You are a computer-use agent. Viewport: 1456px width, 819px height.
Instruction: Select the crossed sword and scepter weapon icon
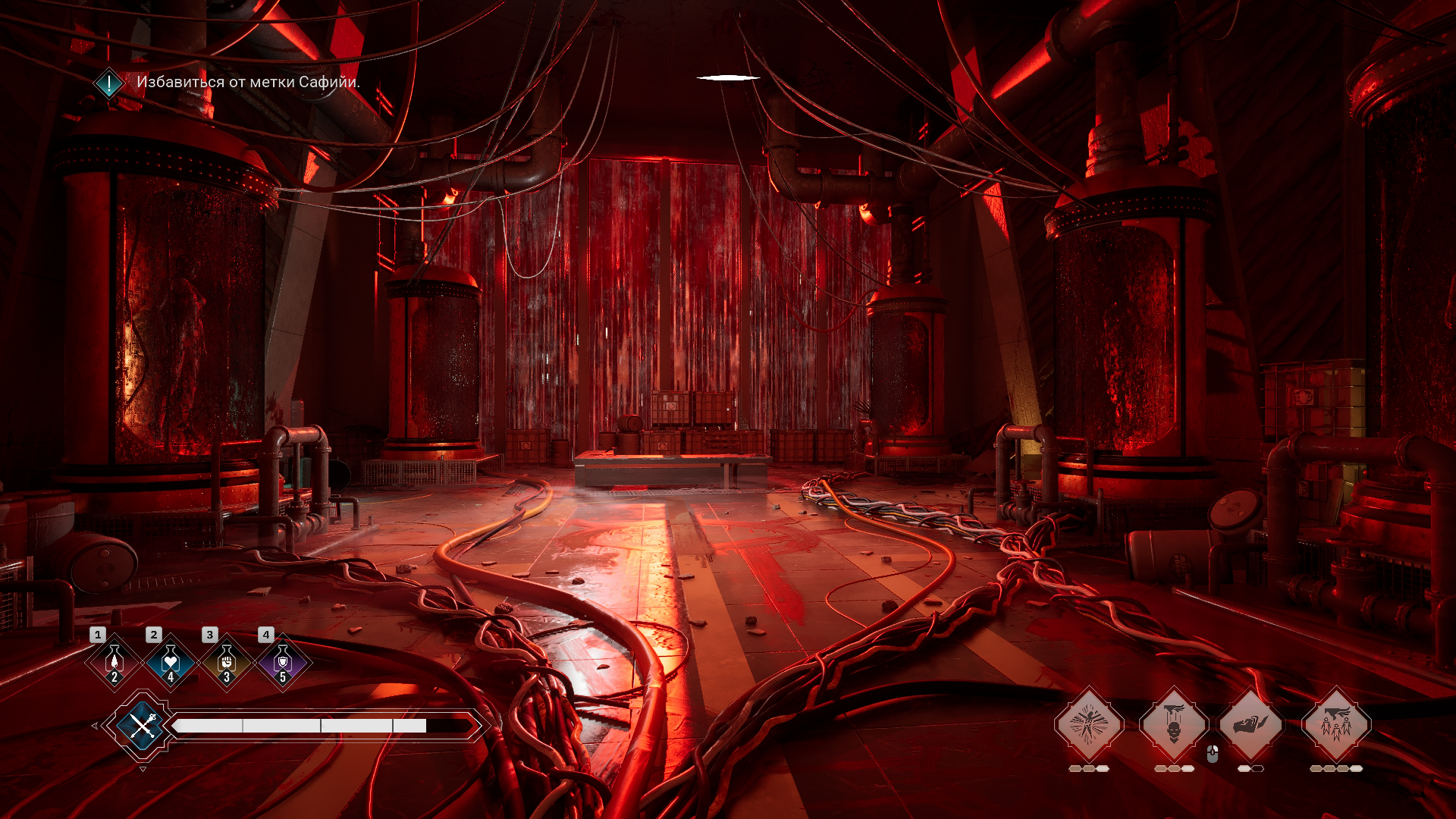click(x=142, y=726)
